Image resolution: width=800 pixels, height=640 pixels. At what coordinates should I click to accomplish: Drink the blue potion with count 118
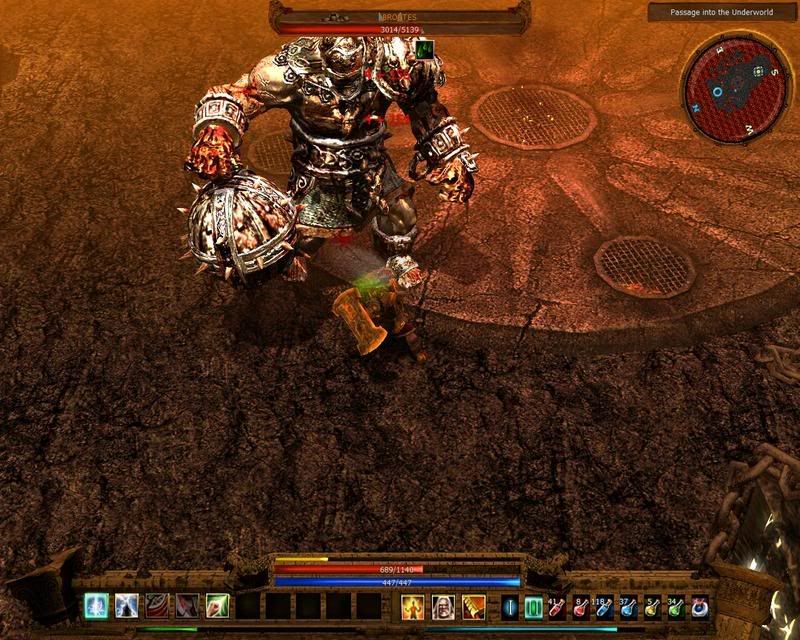(x=605, y=606)
